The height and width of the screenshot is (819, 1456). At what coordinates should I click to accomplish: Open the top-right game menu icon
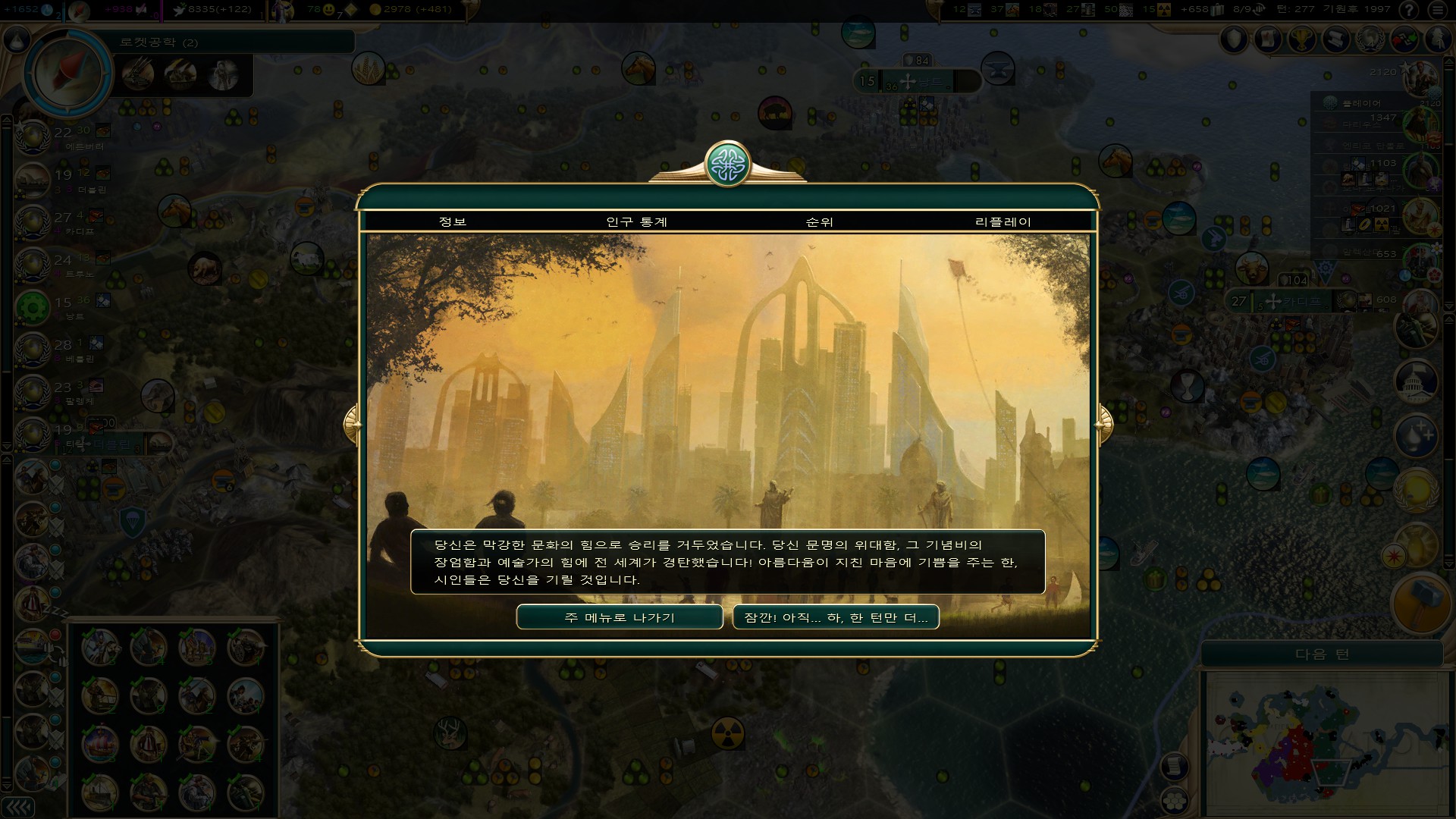(x=1439, y=10)
